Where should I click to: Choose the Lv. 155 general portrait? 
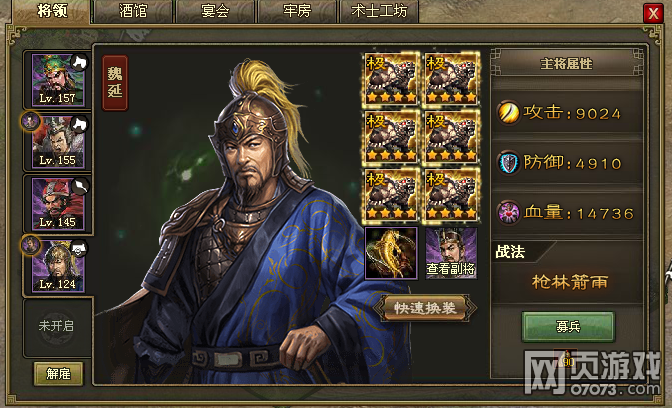coord(58,141)
